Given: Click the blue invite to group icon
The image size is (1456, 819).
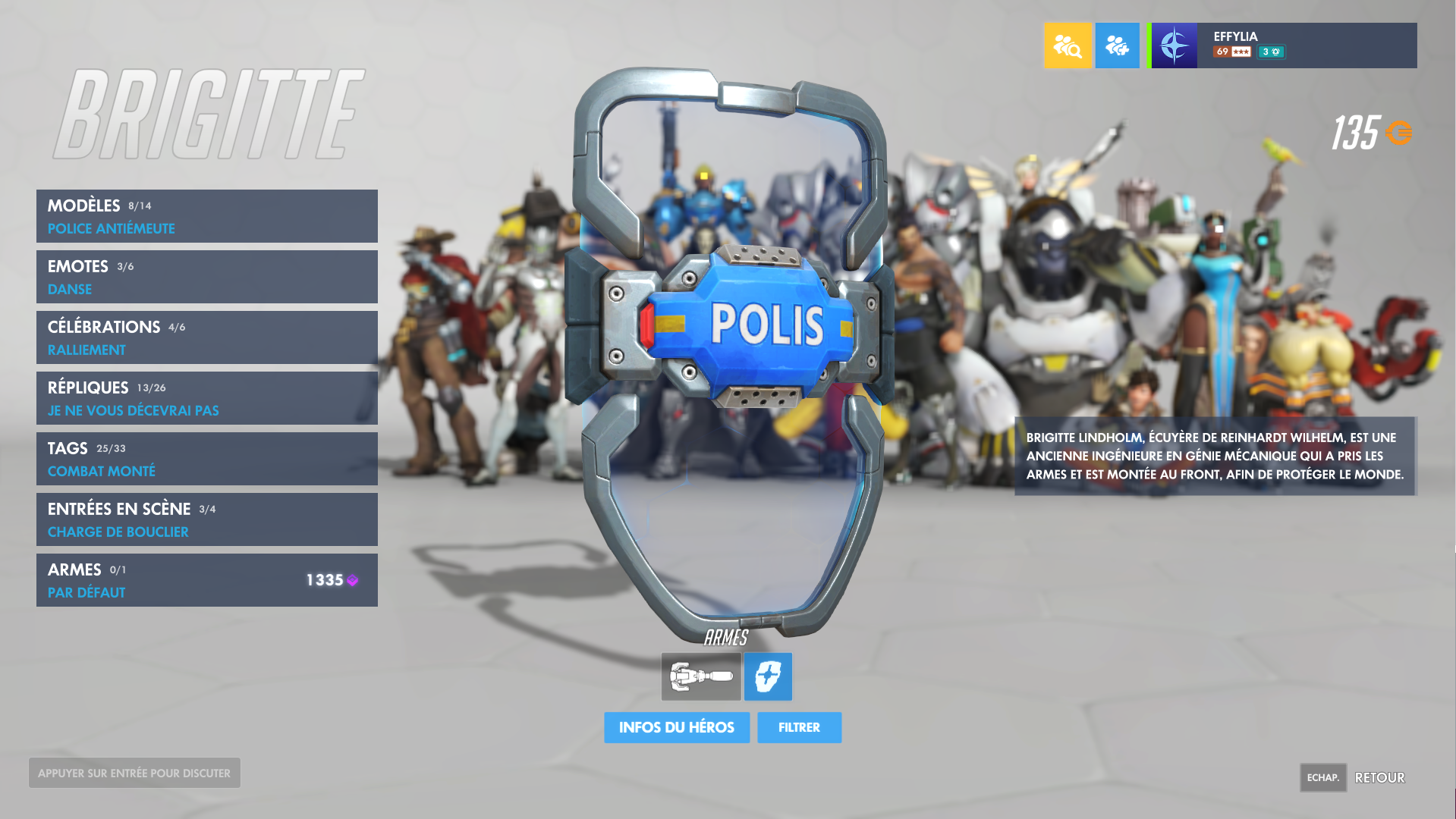Looking at the screenshot, I should coord(1117,45).
